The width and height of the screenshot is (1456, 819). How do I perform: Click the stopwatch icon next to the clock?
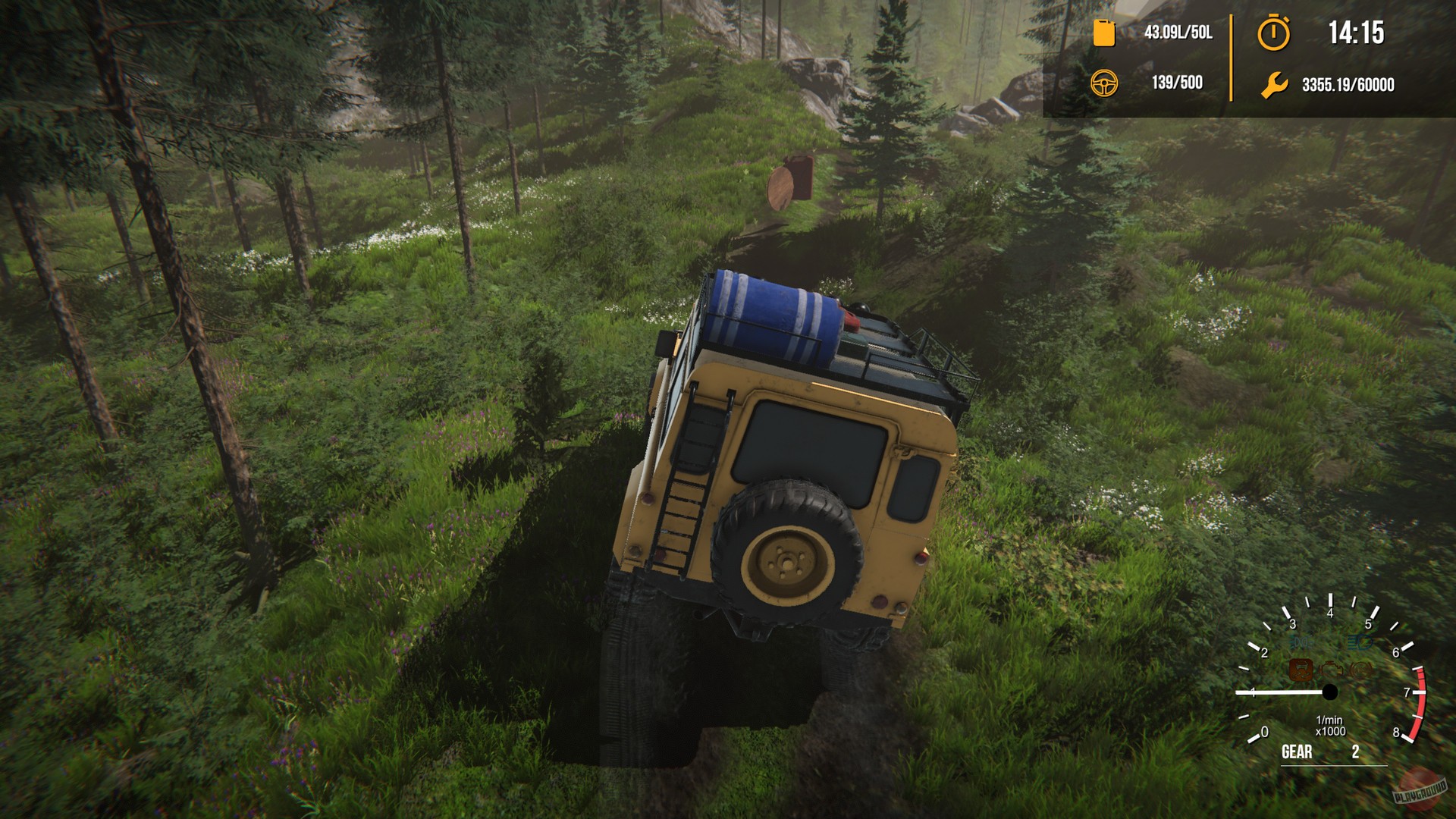pos(1275,33)
